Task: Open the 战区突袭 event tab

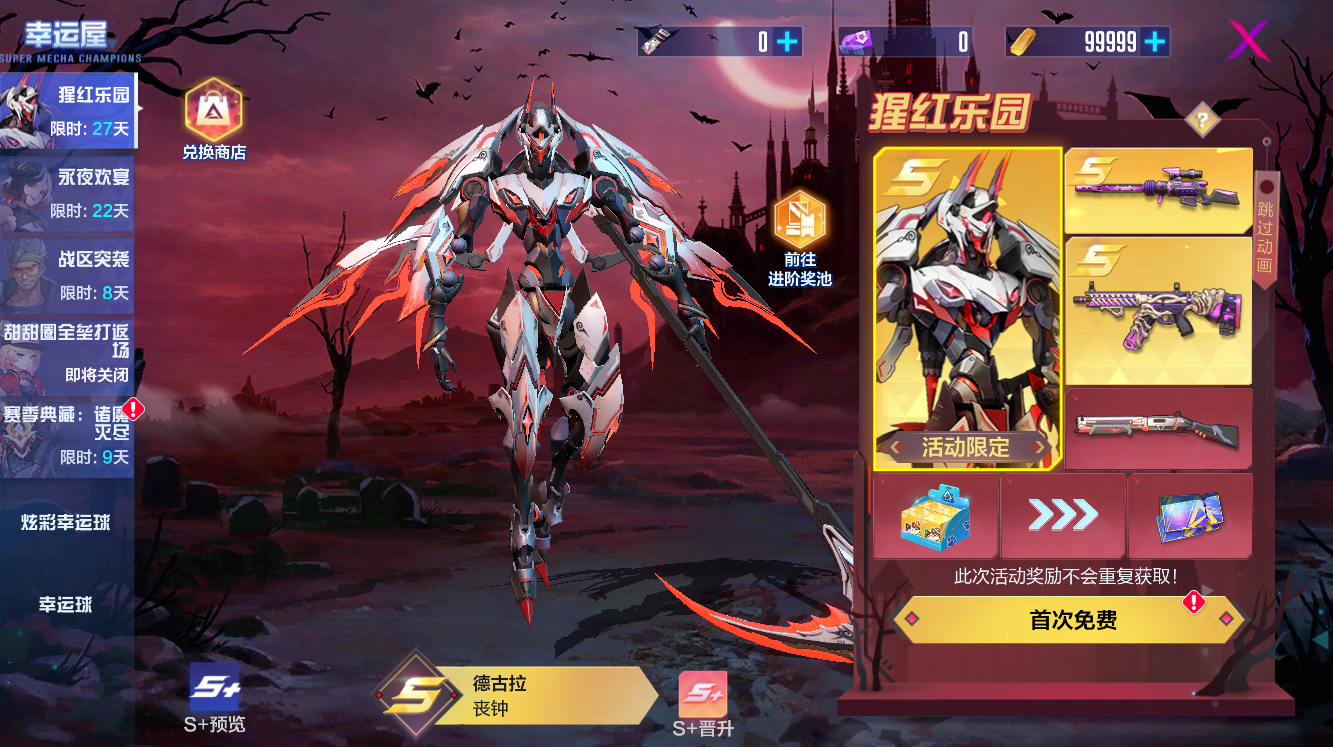Action: (x=68, y=274)
